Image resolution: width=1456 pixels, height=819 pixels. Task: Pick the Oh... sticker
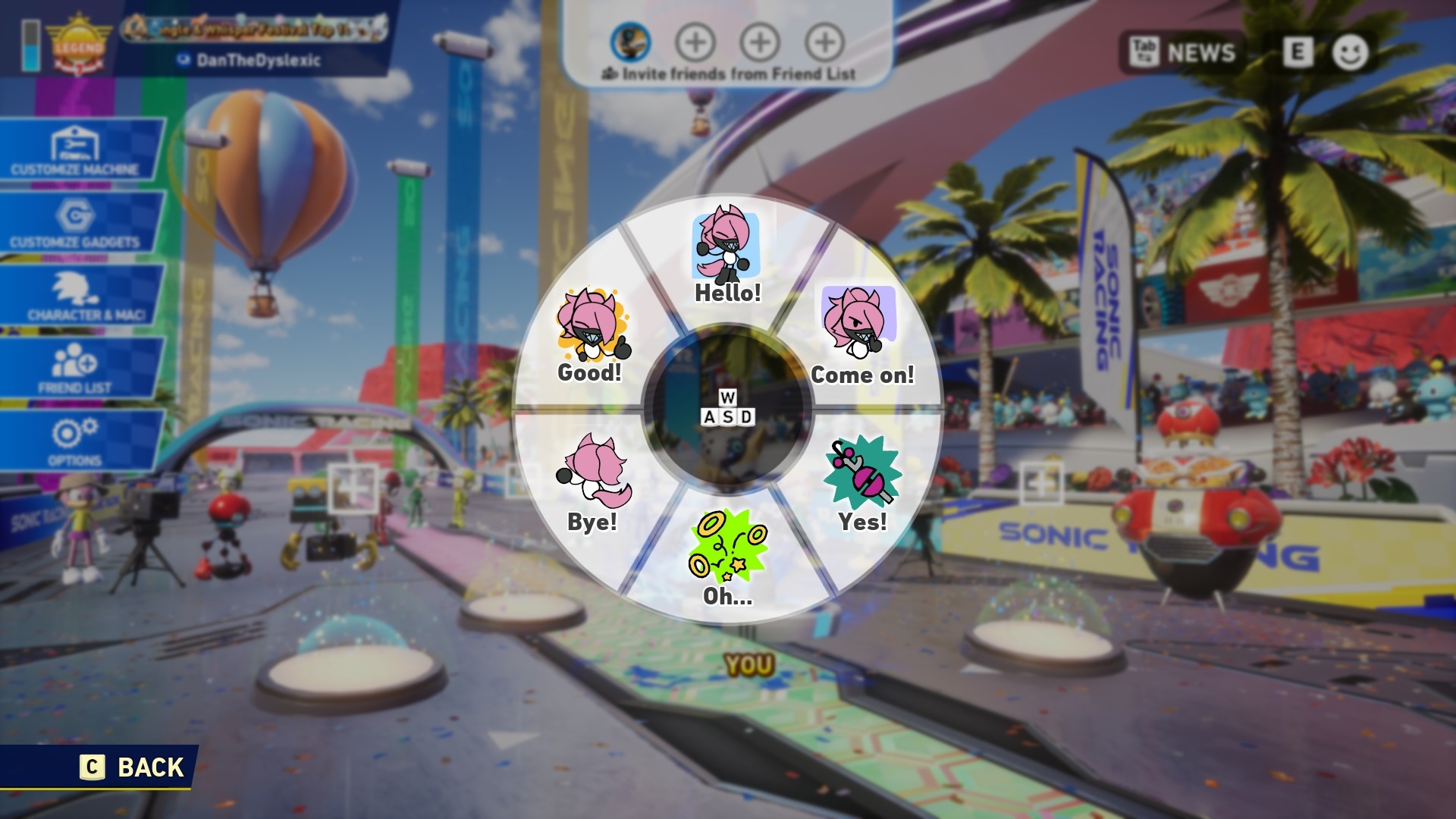(727, 557)
